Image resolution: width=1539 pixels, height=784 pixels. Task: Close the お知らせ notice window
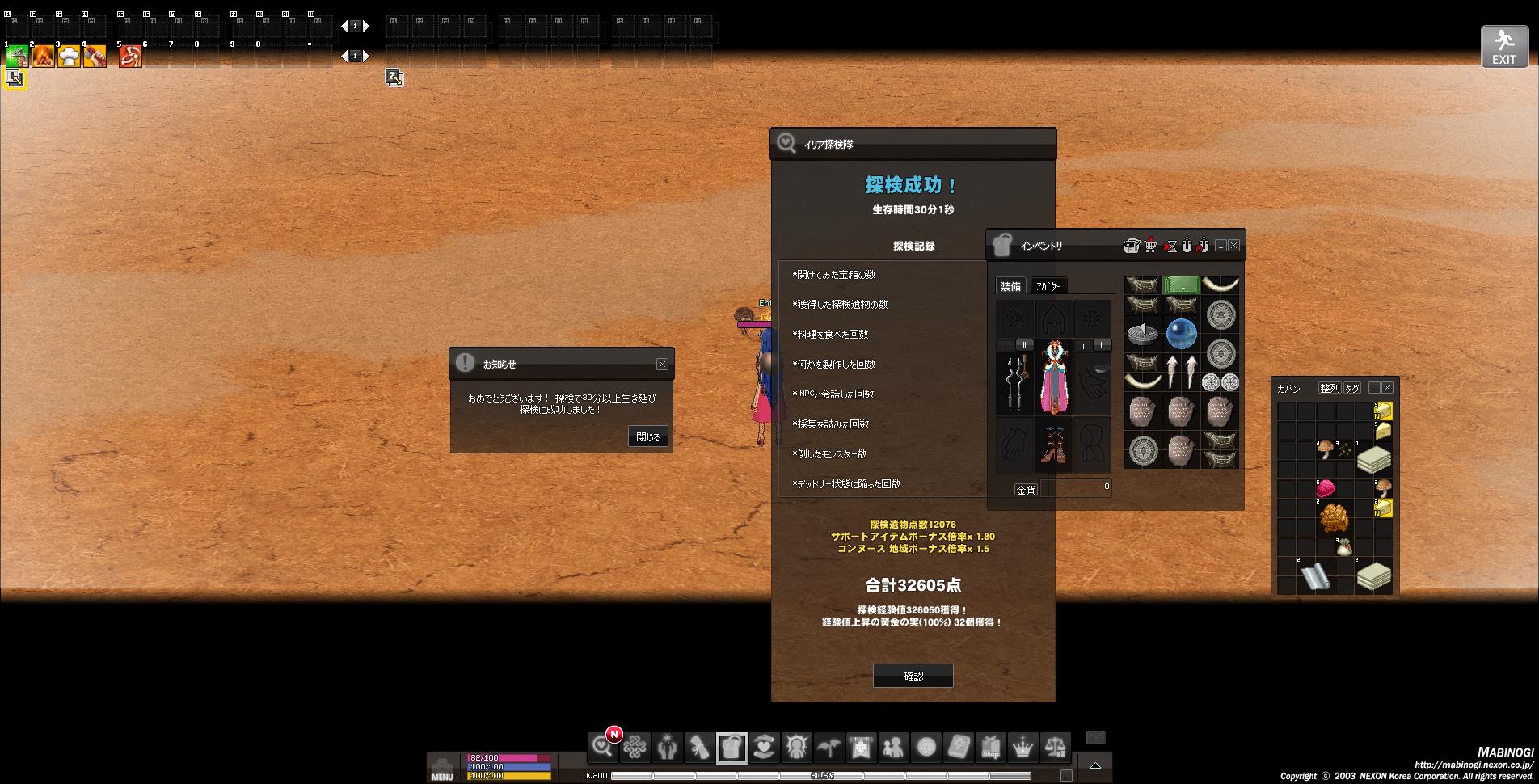point(662,365)
